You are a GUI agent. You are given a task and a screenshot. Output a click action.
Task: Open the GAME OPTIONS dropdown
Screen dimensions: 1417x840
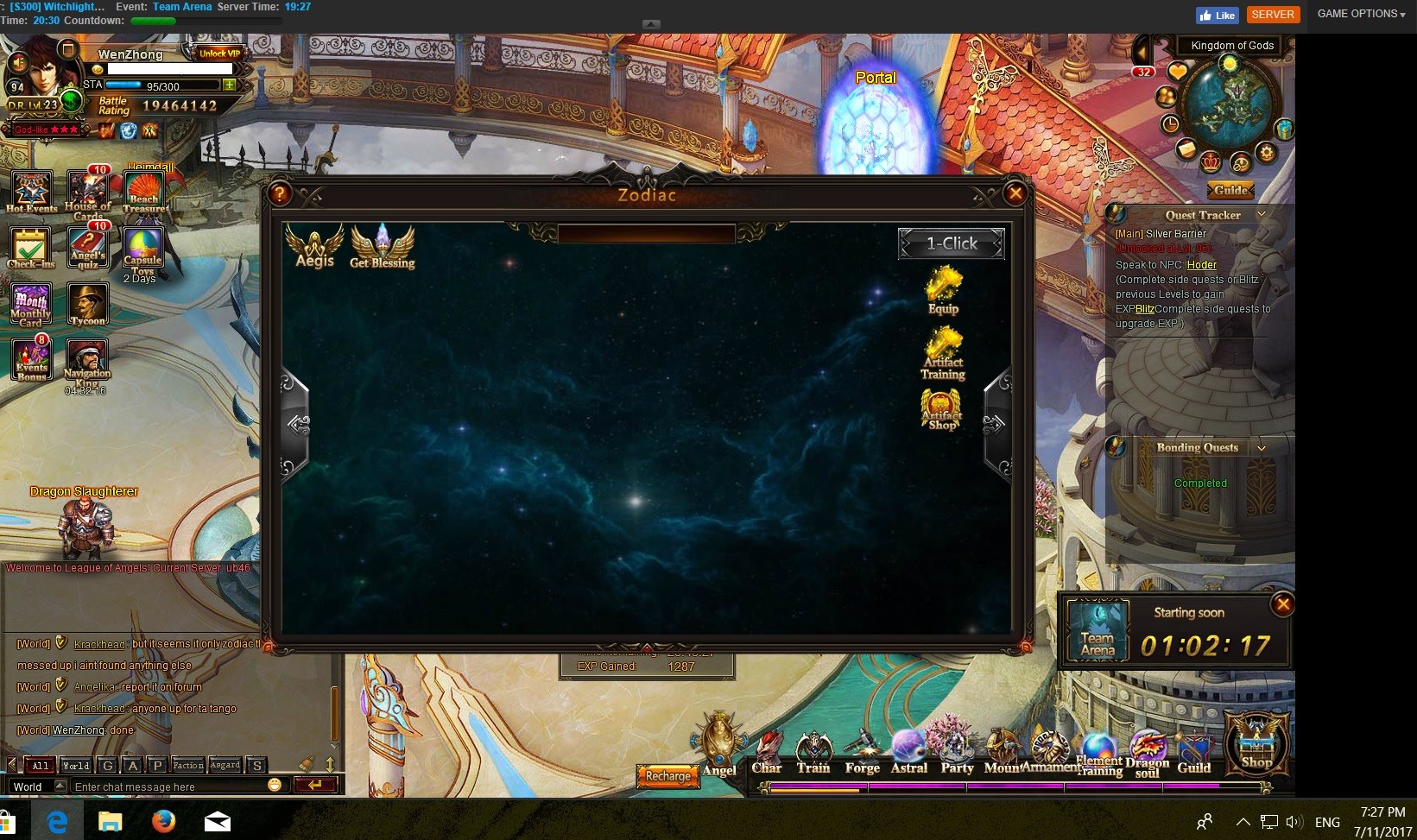coord(1361,14)
